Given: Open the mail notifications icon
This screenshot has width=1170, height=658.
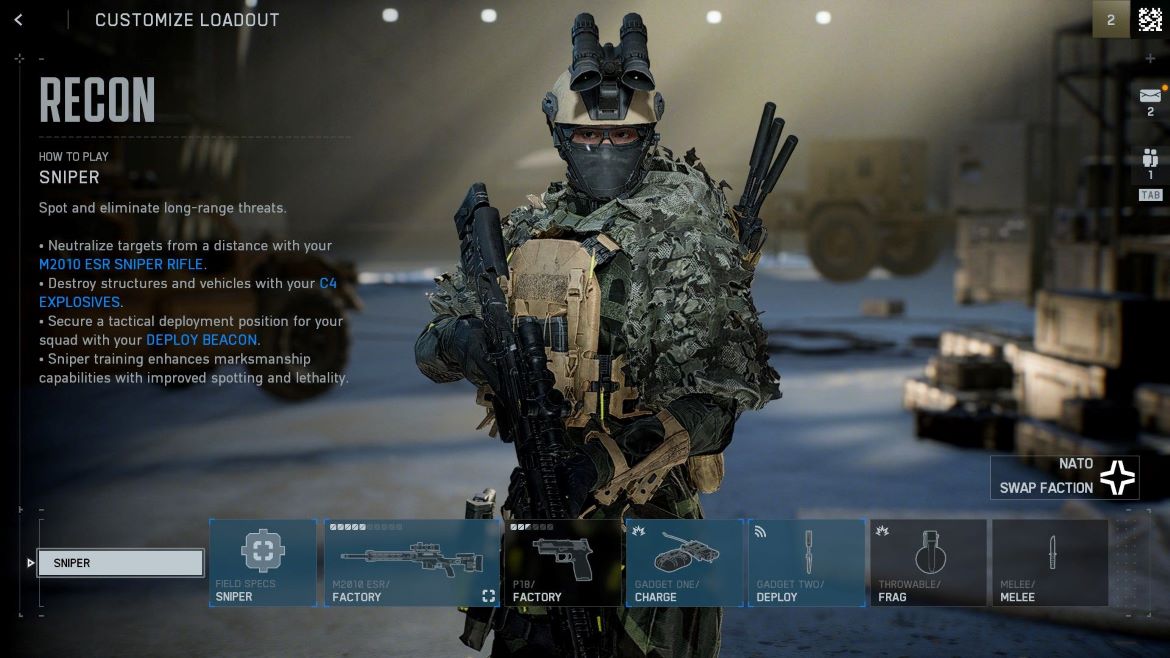Looking at the screenshot, I should pos(1150,96).
